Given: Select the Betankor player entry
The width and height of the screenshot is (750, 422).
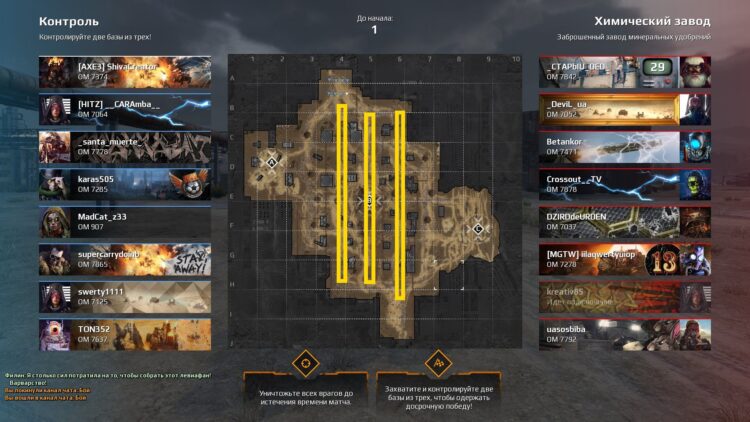Looking at the screenshot, I should (x=624, y=147).
